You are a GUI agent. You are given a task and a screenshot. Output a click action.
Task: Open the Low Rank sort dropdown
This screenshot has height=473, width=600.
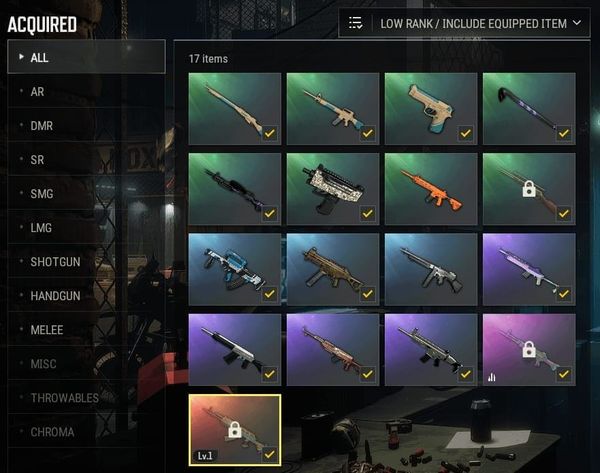[x=464, y=23]
